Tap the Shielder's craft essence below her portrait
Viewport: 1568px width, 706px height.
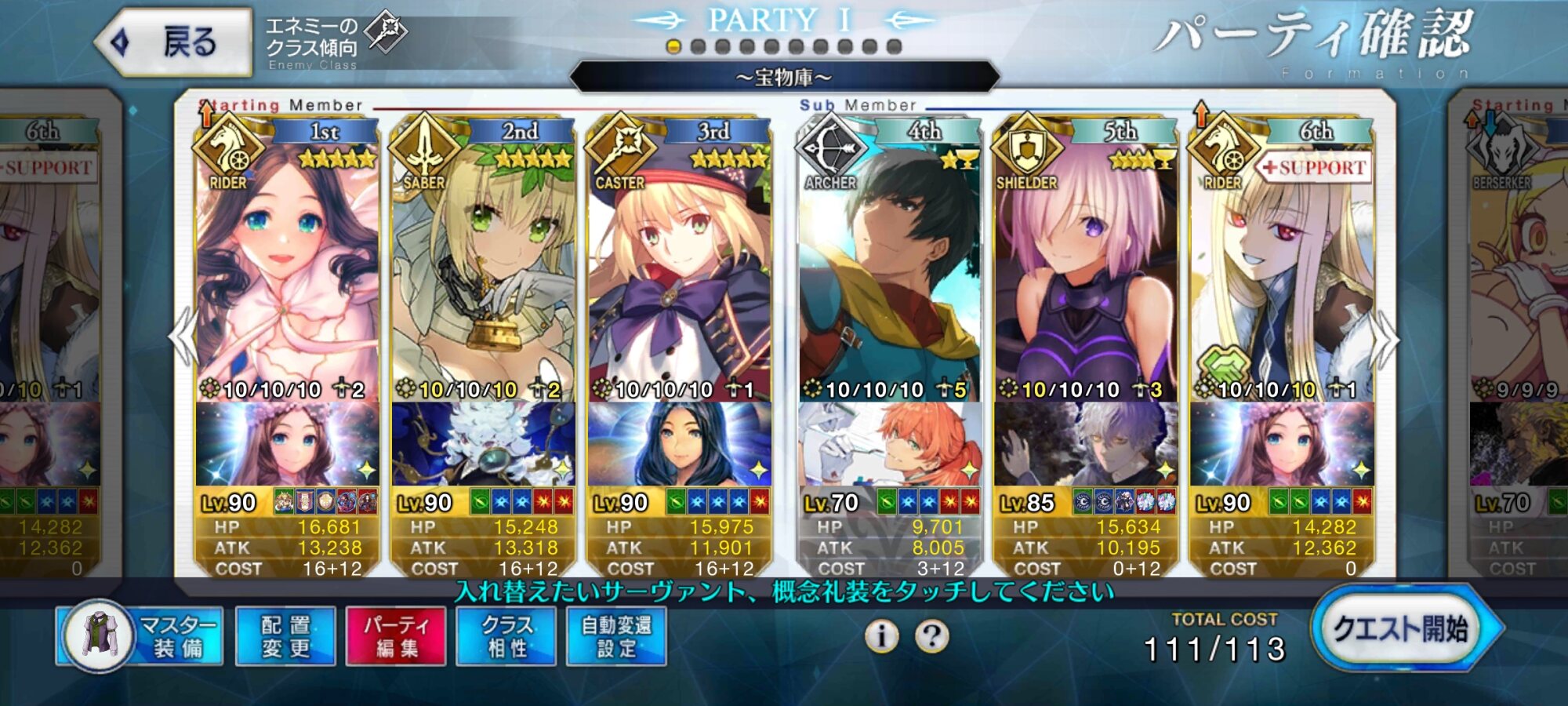click(1086, 445)
